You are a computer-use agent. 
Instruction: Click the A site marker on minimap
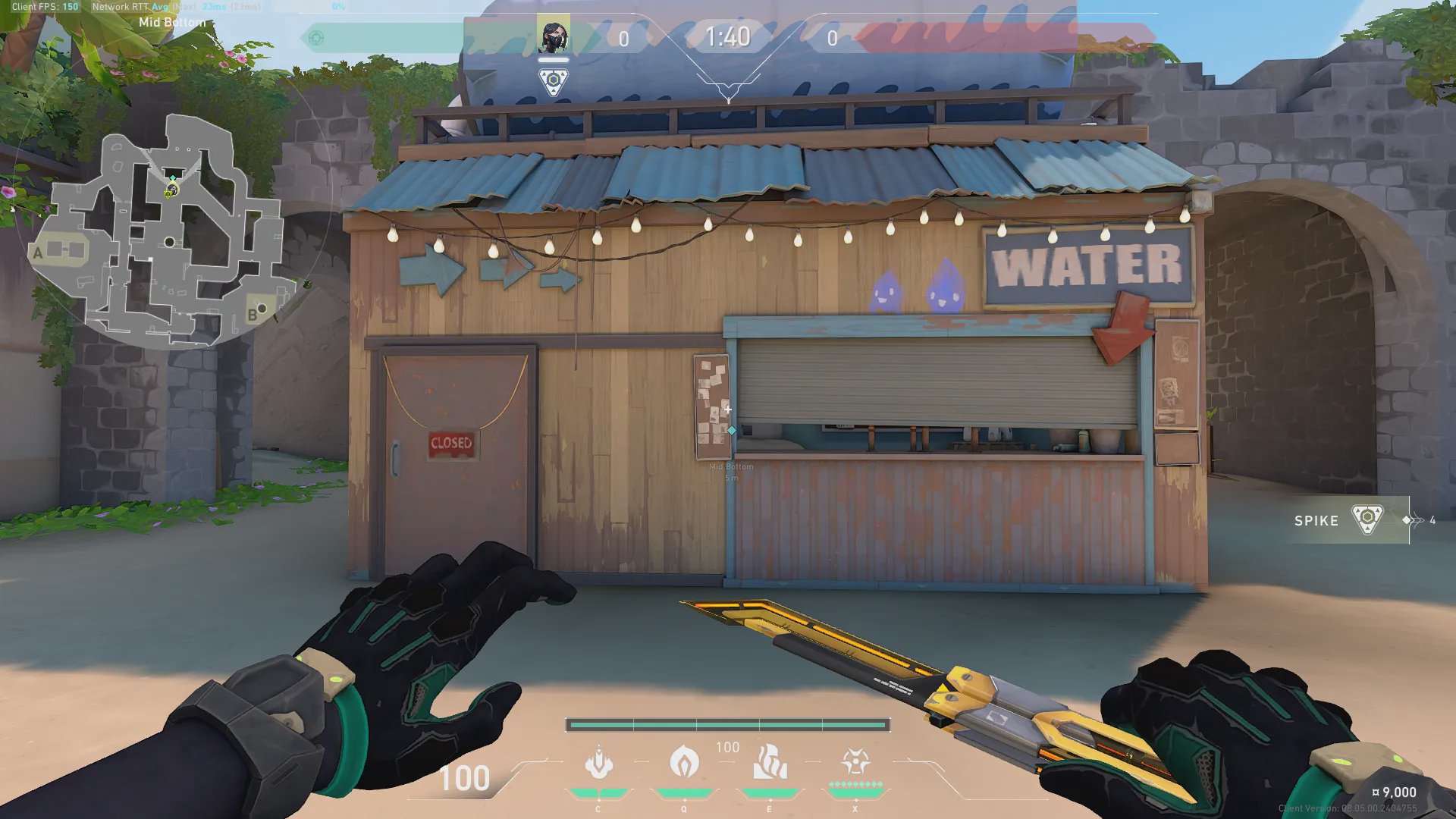38,253
